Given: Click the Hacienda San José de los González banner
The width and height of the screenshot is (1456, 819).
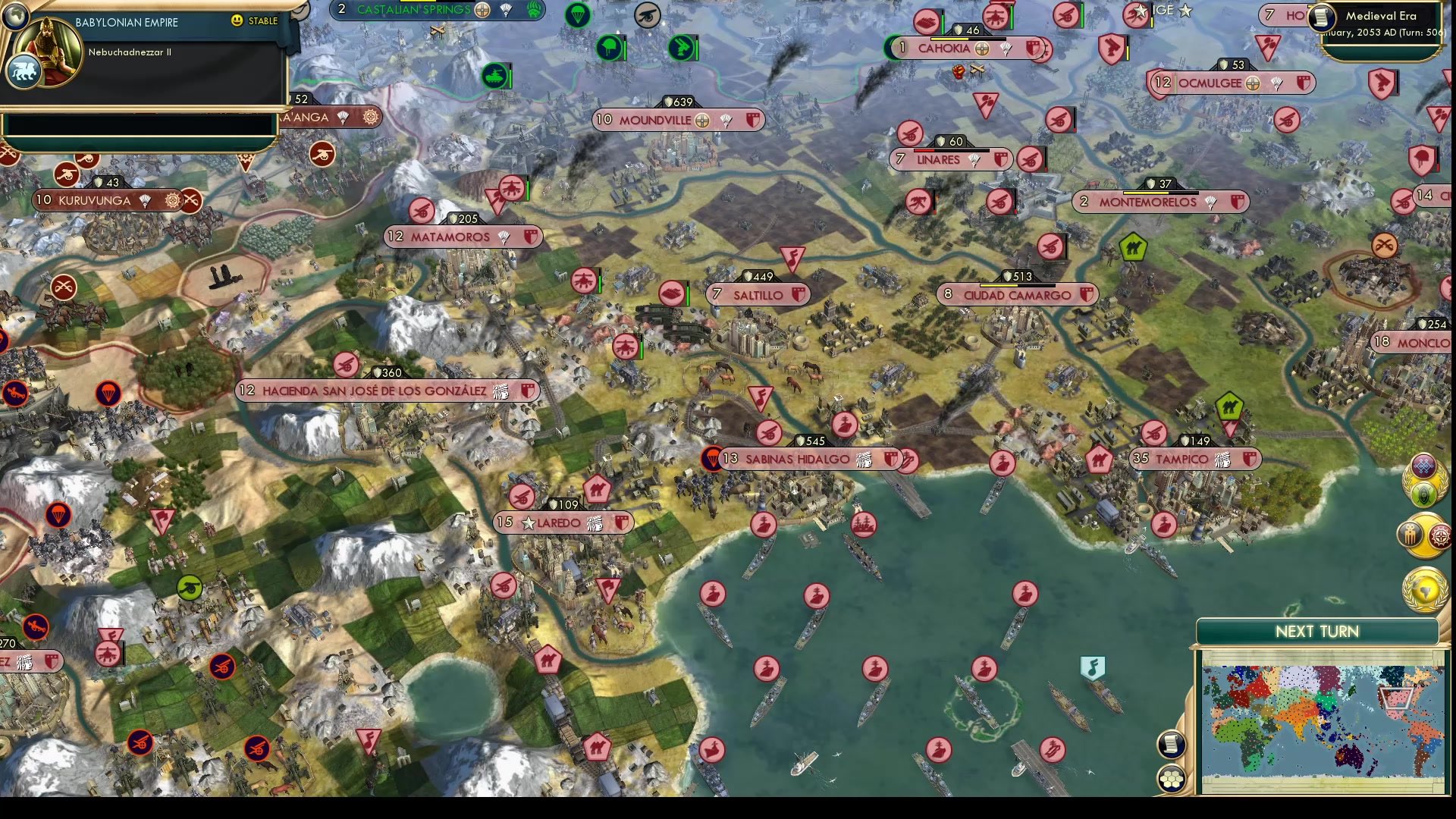Looking at the screenshot, I should (387, 391).
